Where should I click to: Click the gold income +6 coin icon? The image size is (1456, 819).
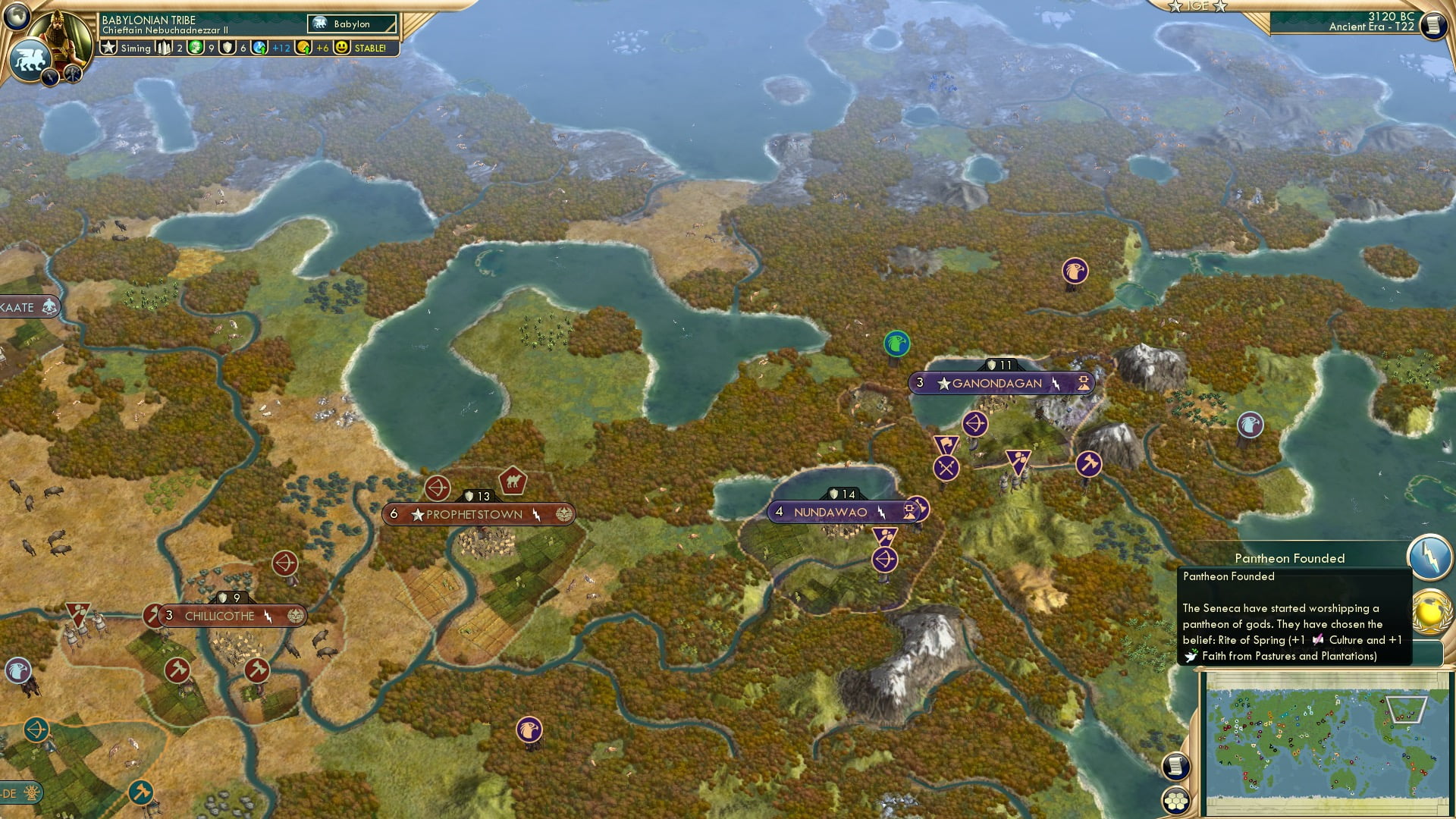click(303, 48)
